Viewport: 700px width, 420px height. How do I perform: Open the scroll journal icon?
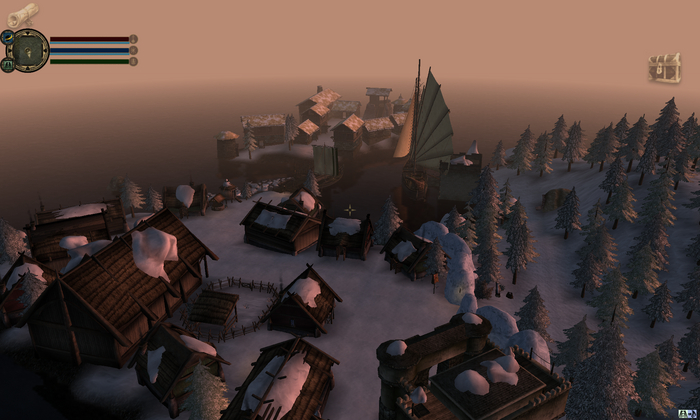[x=22, y=14]
